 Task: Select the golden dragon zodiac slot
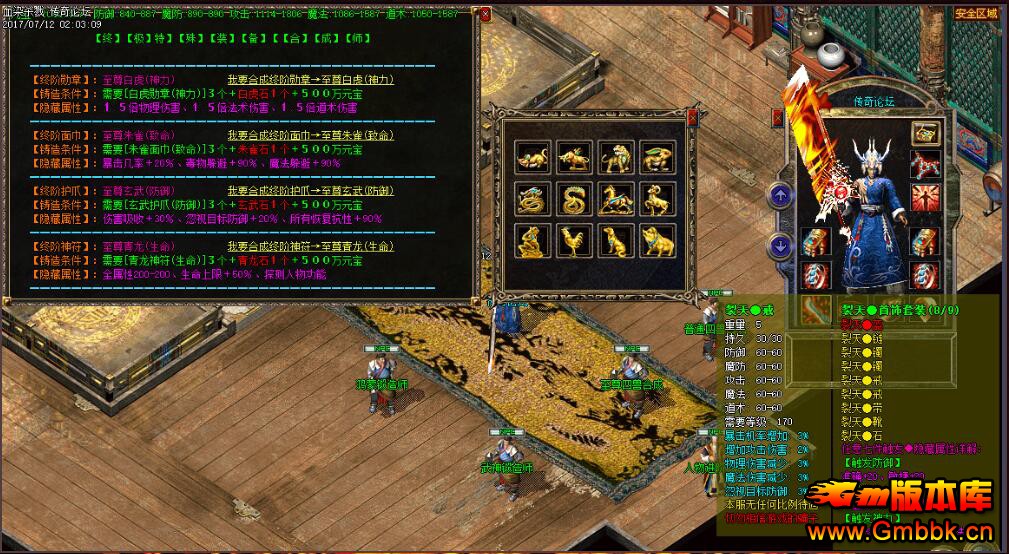[x=531, y=199]
